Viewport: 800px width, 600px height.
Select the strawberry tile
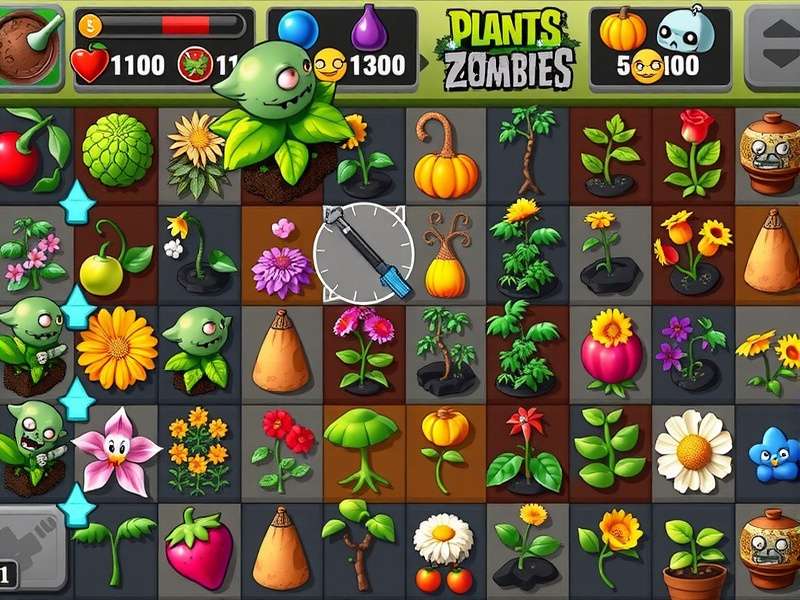(198, 549)
